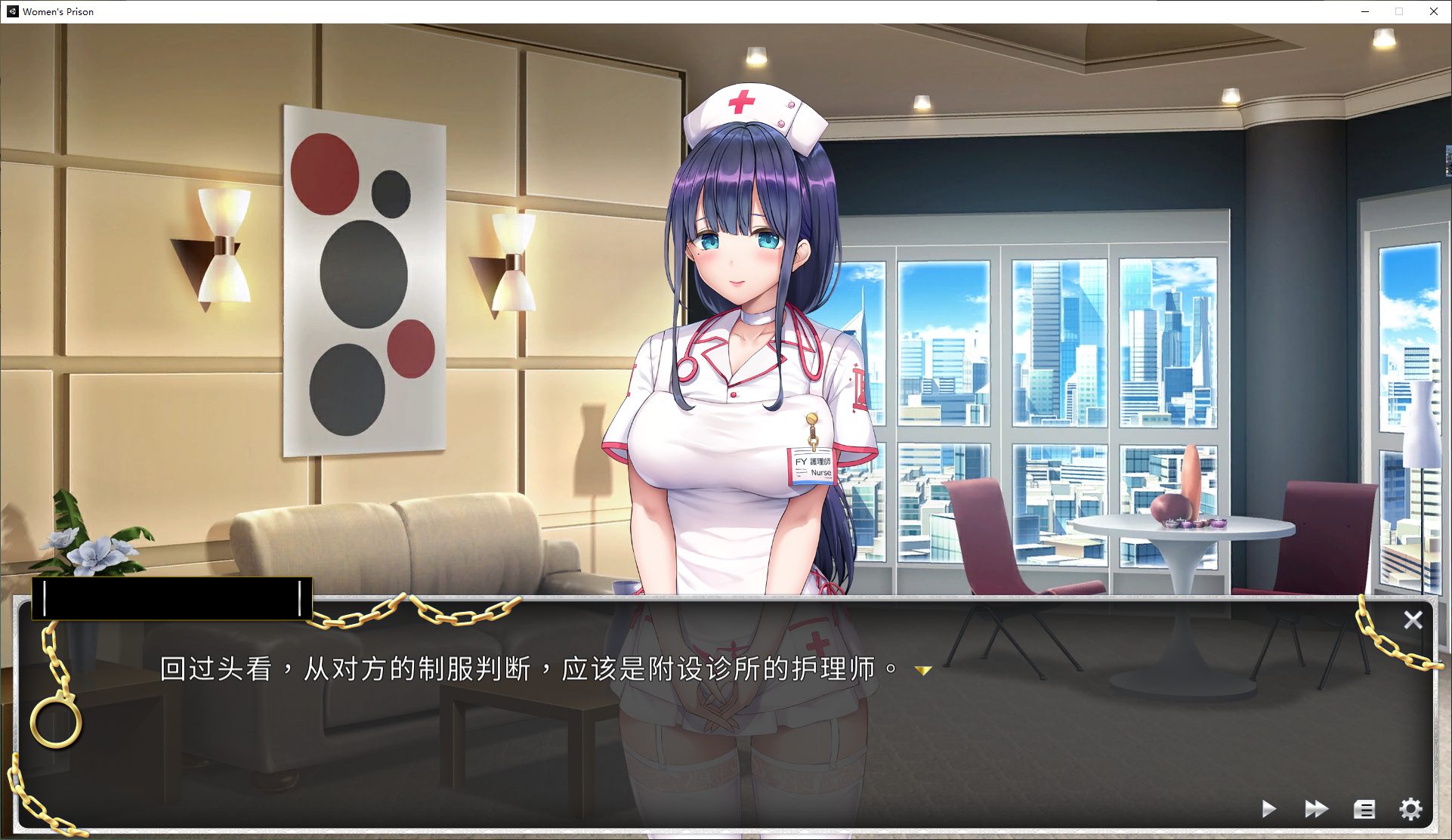Viewport: 1452px width, 840px height.
Task: Open settings using the gear icon
Action: tap(1411, 808)
